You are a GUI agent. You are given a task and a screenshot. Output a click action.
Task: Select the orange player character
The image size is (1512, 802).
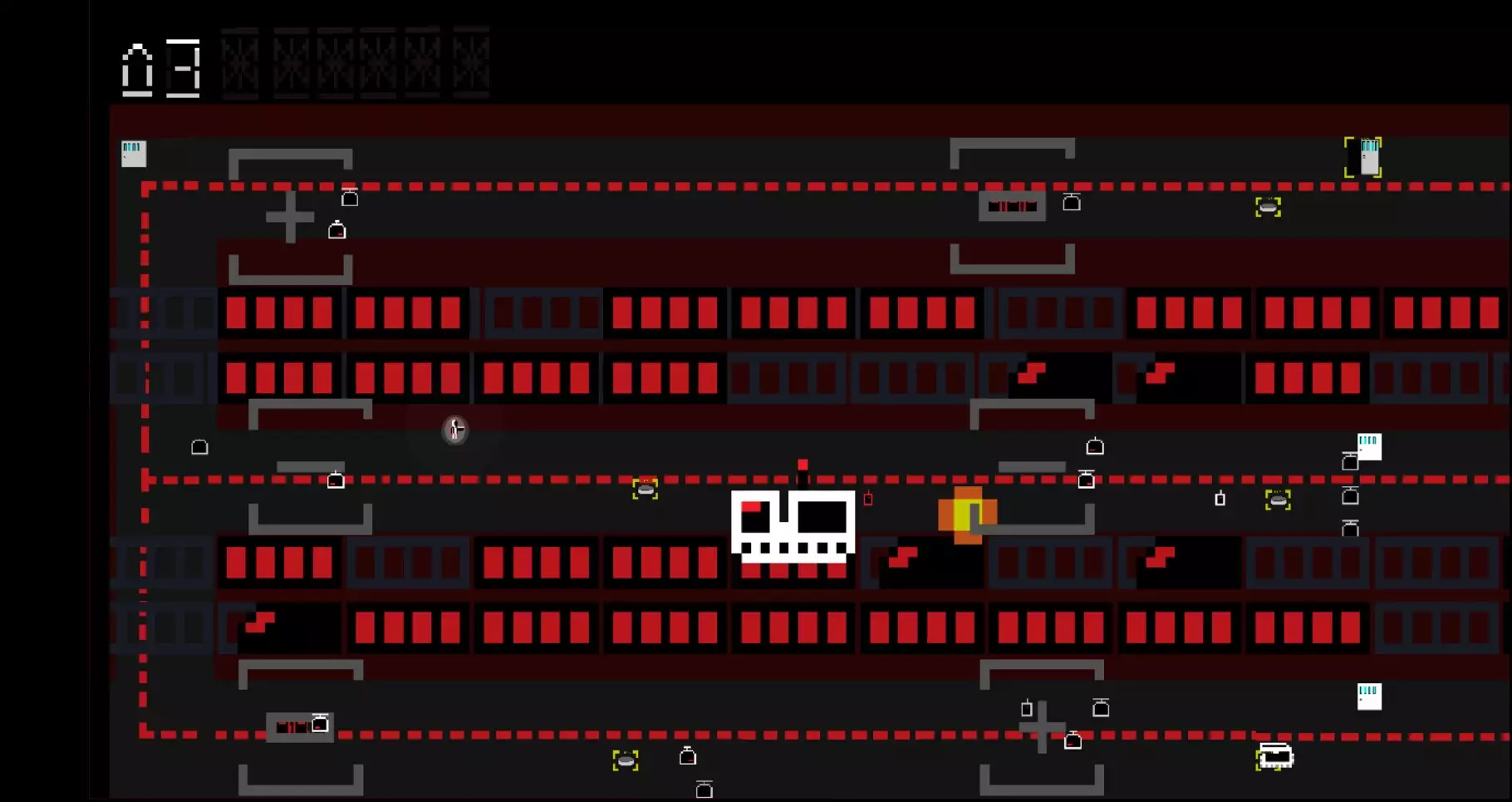[x=968, y=515]
